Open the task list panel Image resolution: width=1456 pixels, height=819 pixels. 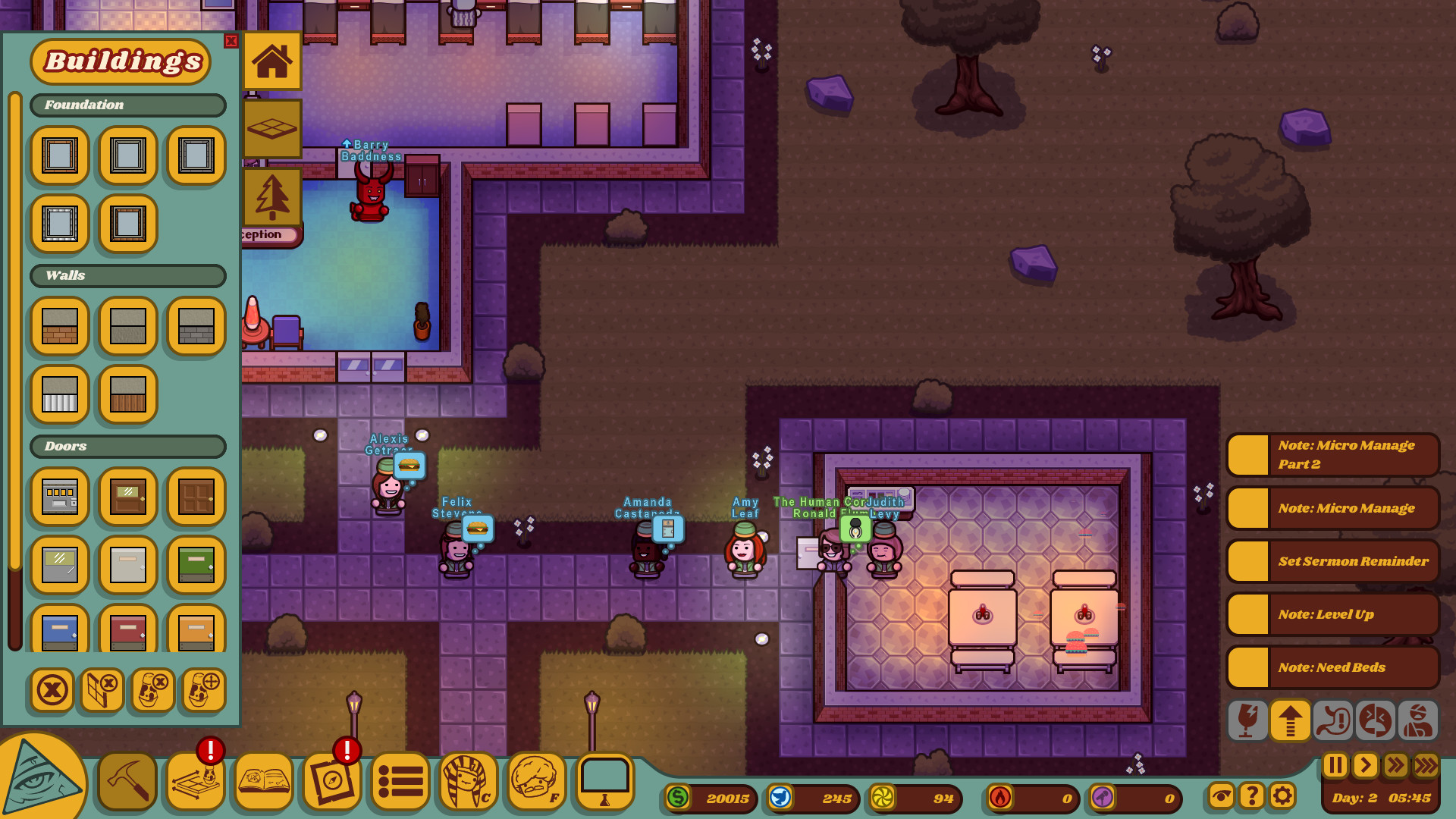[x=400, y=781]
